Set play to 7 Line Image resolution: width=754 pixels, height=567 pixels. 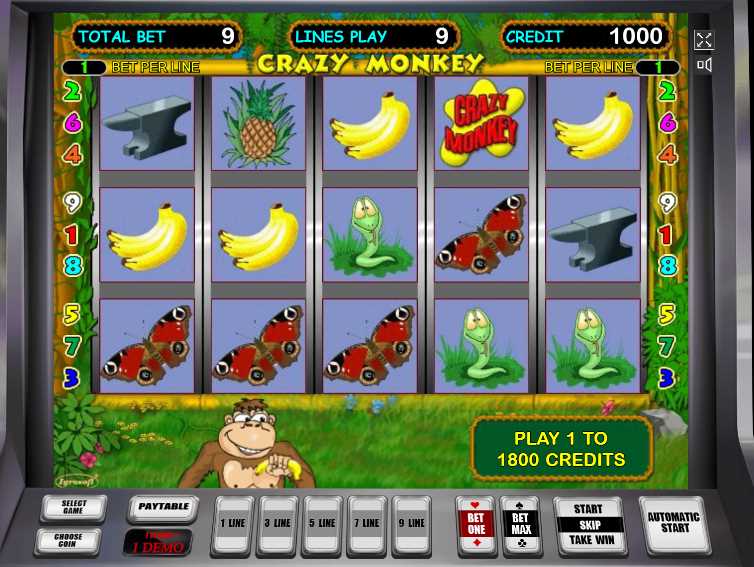pyautogui.click(x=367, y=525)
